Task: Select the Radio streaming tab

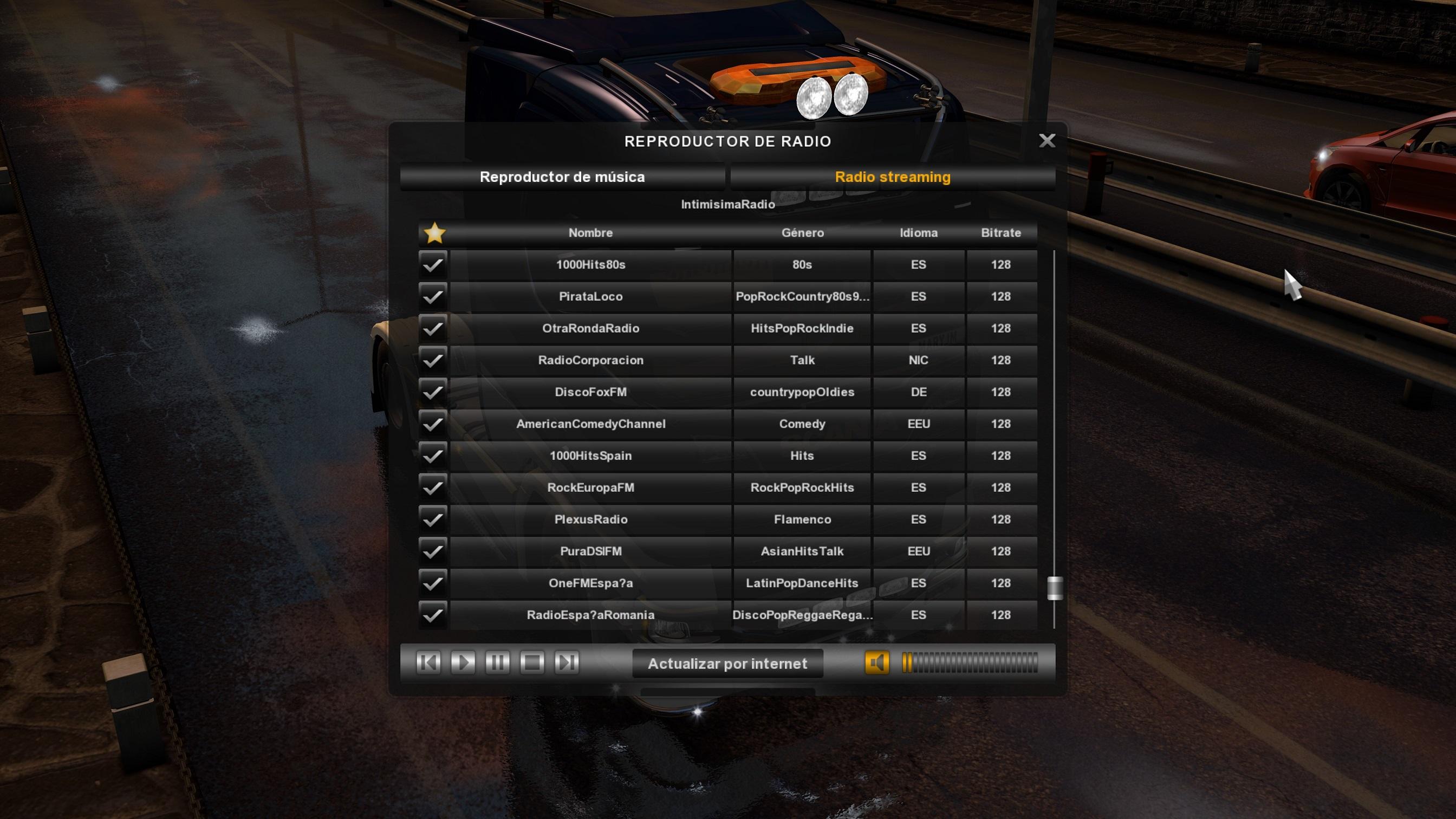Action: coord(892,177)
